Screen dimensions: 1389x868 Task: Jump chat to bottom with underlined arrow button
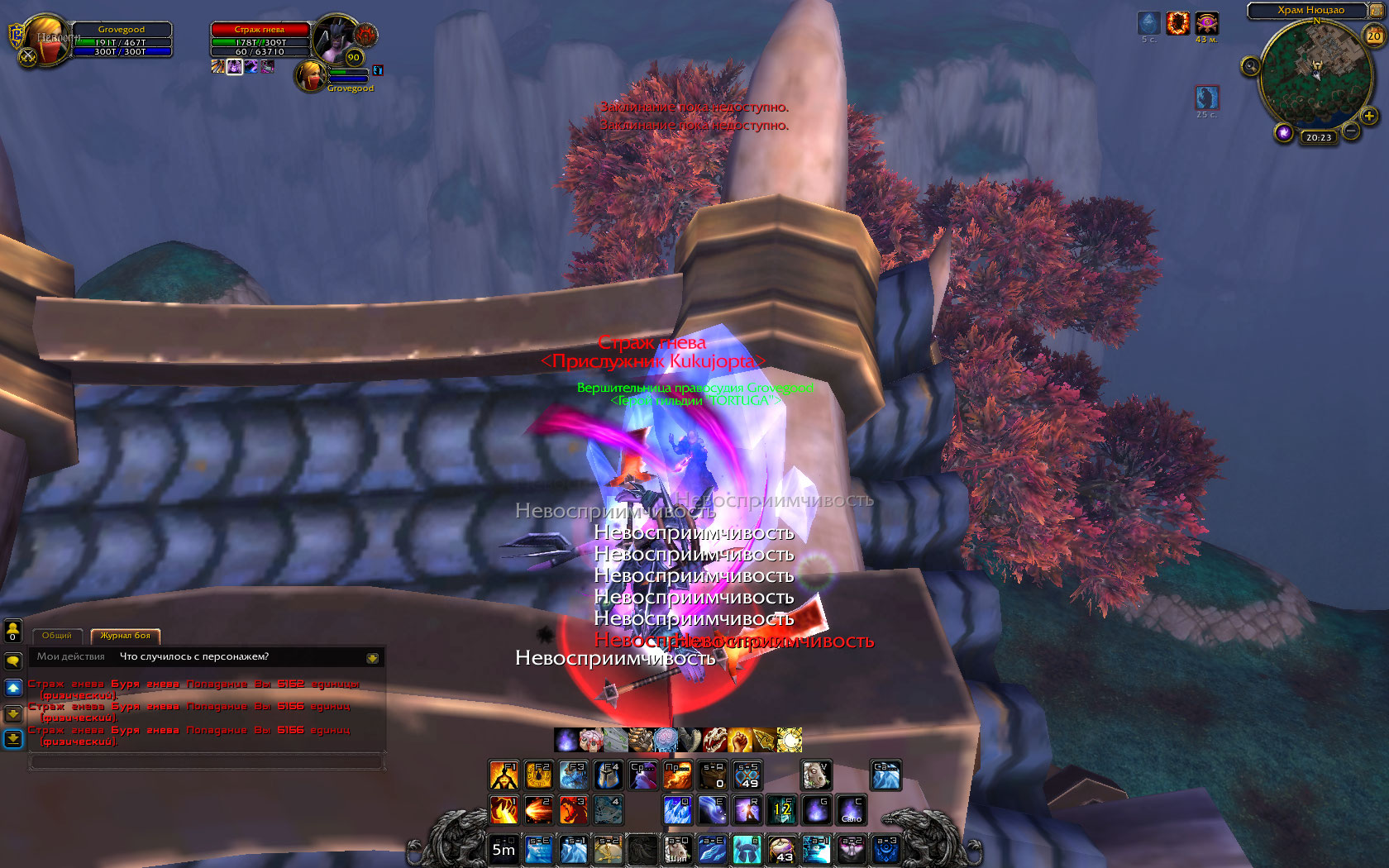click(x=13, y=738)
